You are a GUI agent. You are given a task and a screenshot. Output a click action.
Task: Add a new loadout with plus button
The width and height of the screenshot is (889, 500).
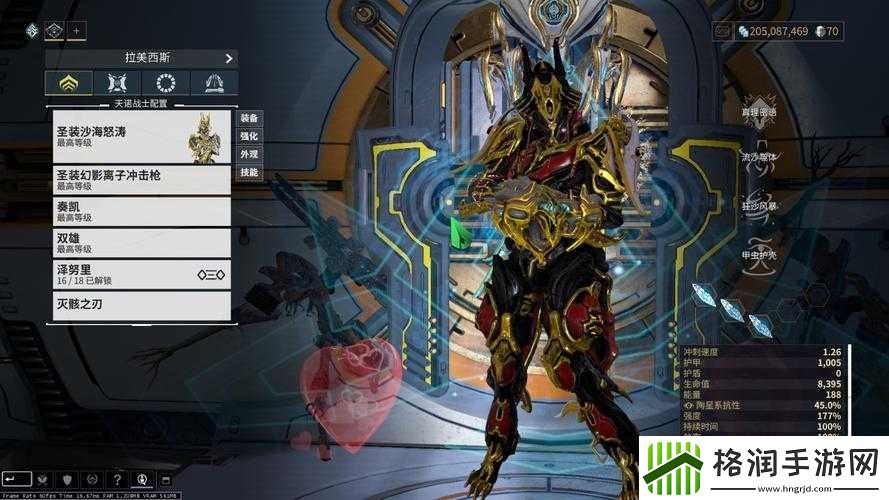click(x=78, y=31)
